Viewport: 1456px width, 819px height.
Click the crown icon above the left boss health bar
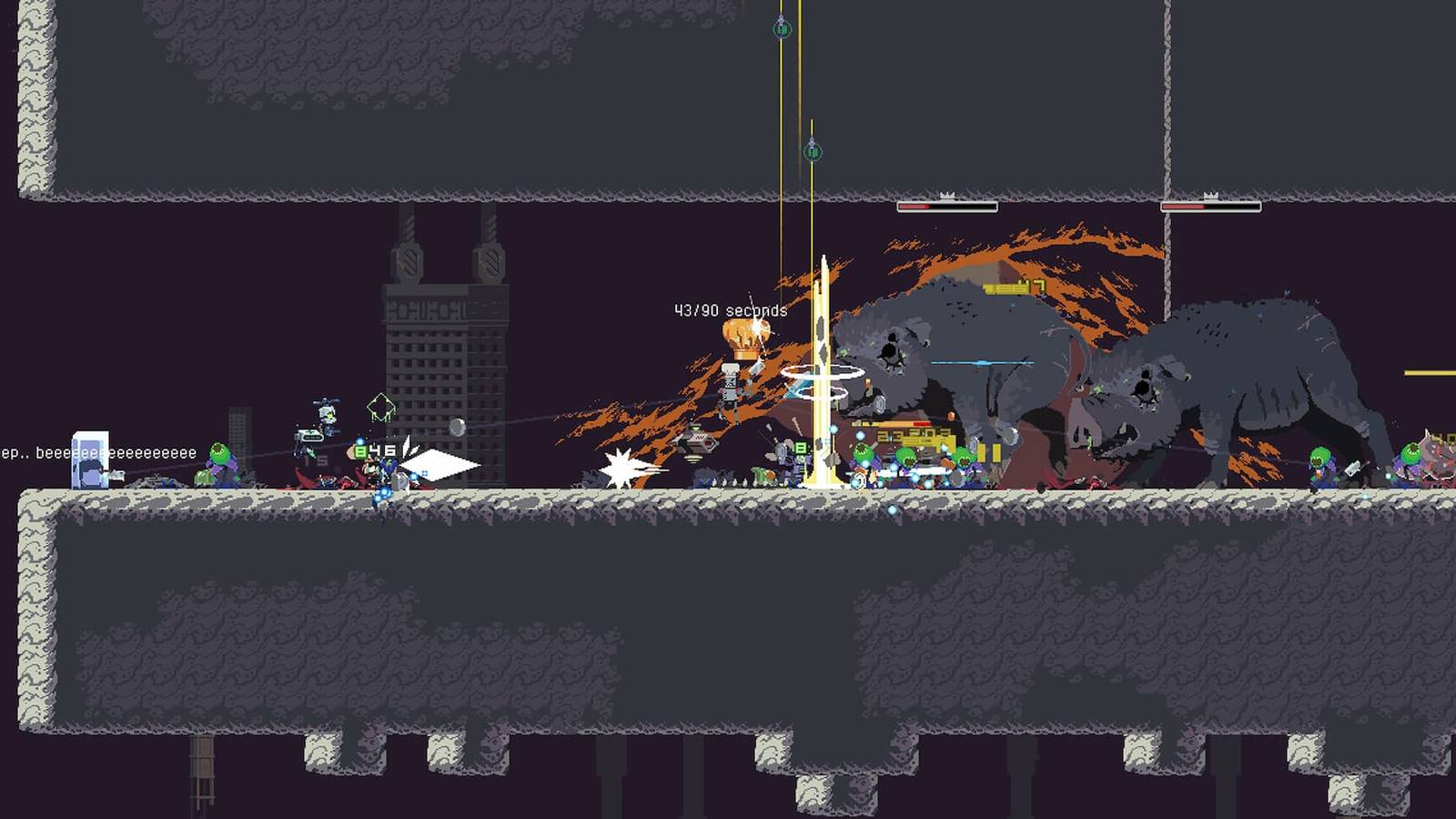point(946,194)
